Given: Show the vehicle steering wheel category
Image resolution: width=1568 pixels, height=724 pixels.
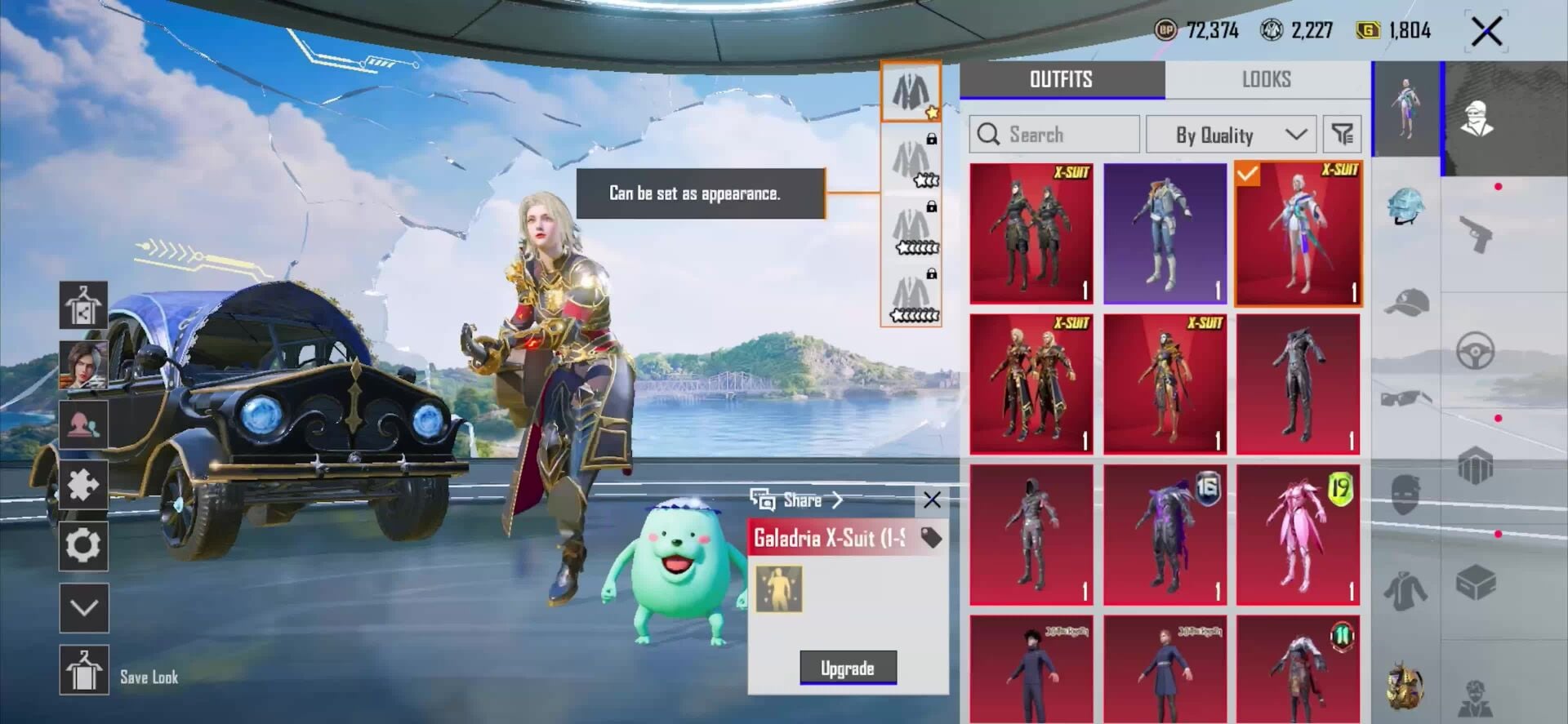Looking at the screenshot, I should pyautogui.click(x=1476, y=351).
